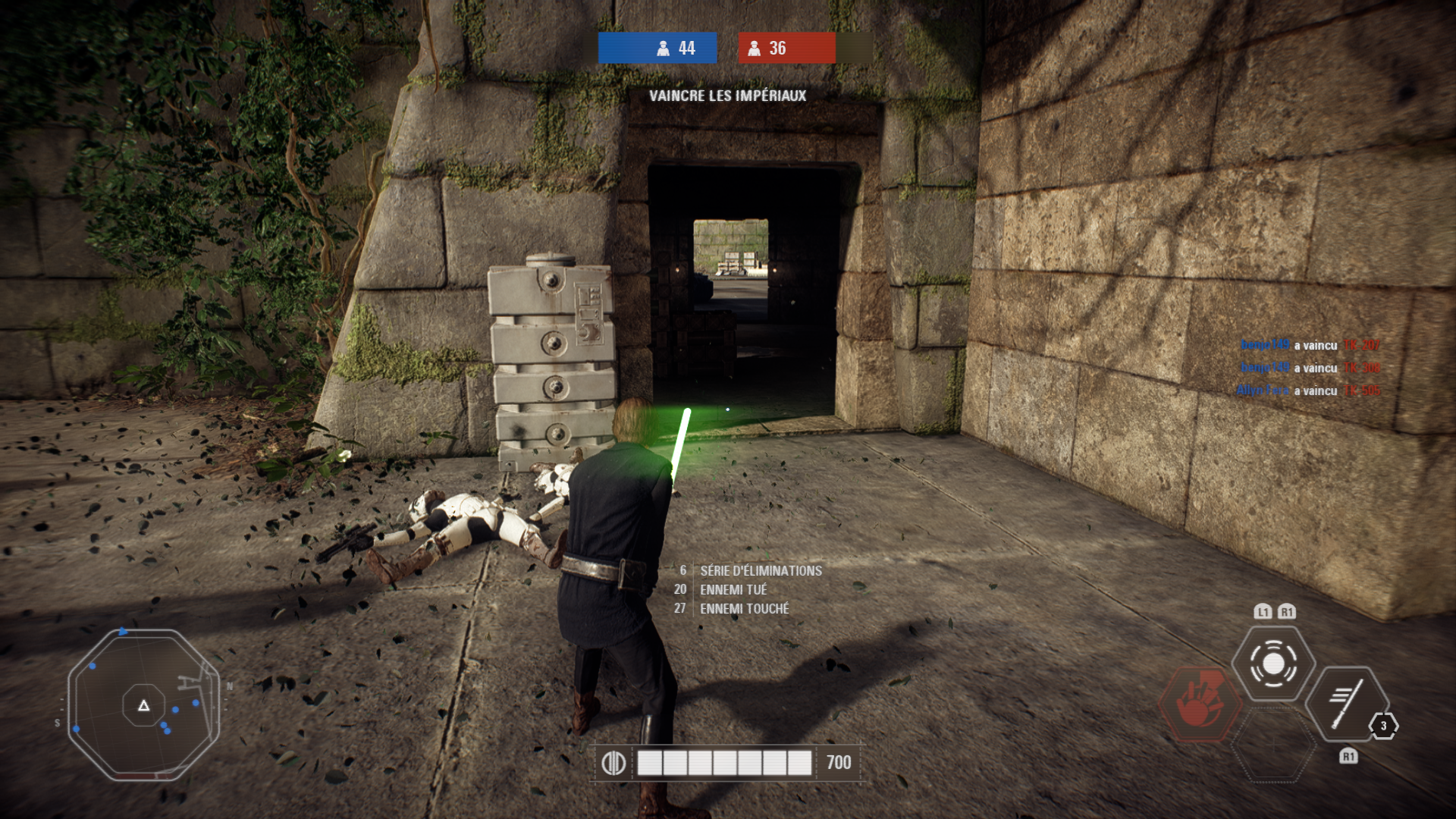
Task: Activate the Repulse circular burst ability
Action: coord(1273,664)
